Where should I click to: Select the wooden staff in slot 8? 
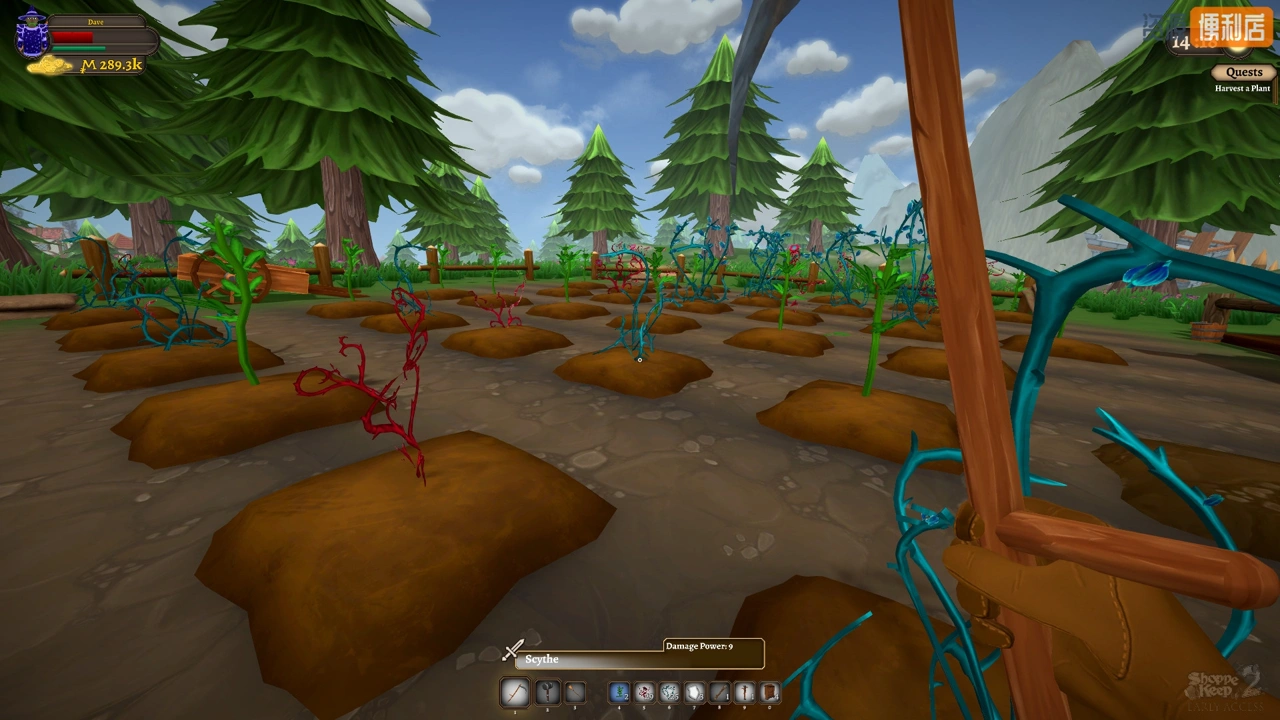coord(720,692)
